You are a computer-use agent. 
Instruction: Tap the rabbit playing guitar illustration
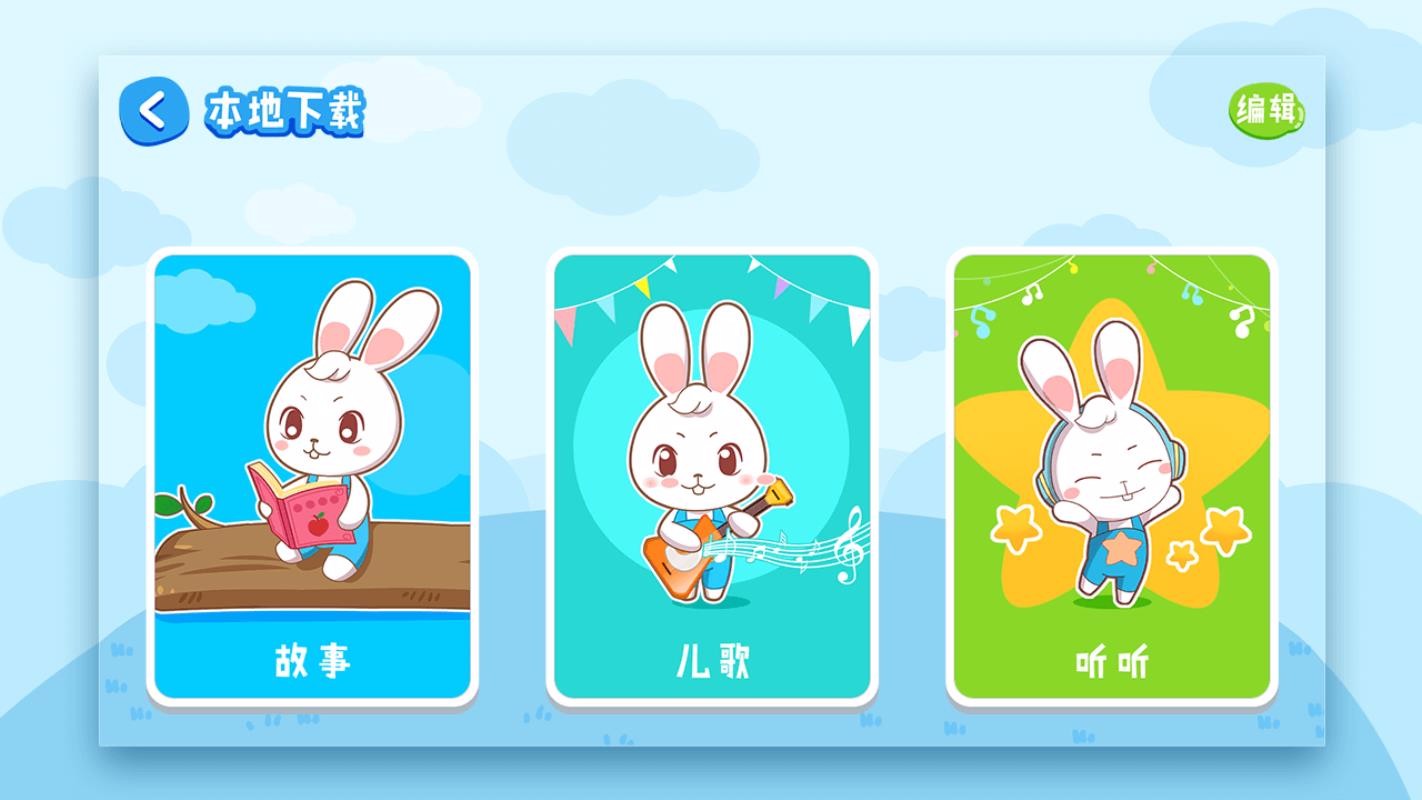click(x=700, y=460)
